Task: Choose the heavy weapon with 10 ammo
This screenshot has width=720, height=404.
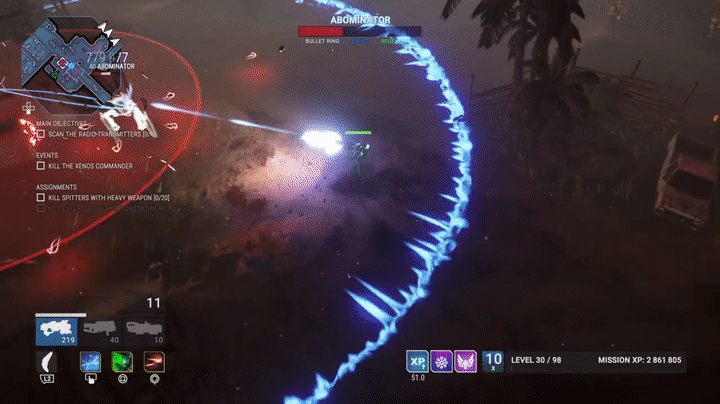Action: (x=141, y=330)
